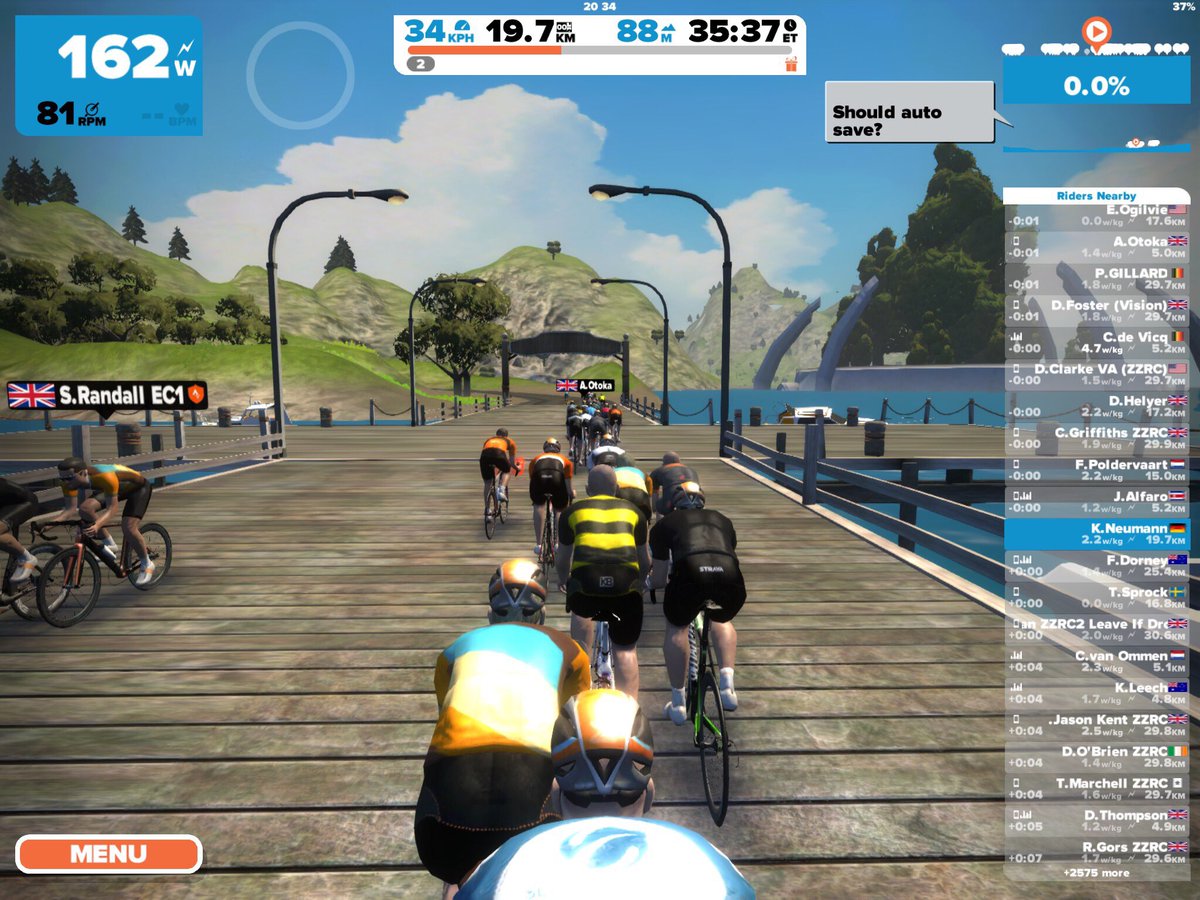Open the orange MENU button
This screenshot has width=1200, height=900.
(108, 854)
